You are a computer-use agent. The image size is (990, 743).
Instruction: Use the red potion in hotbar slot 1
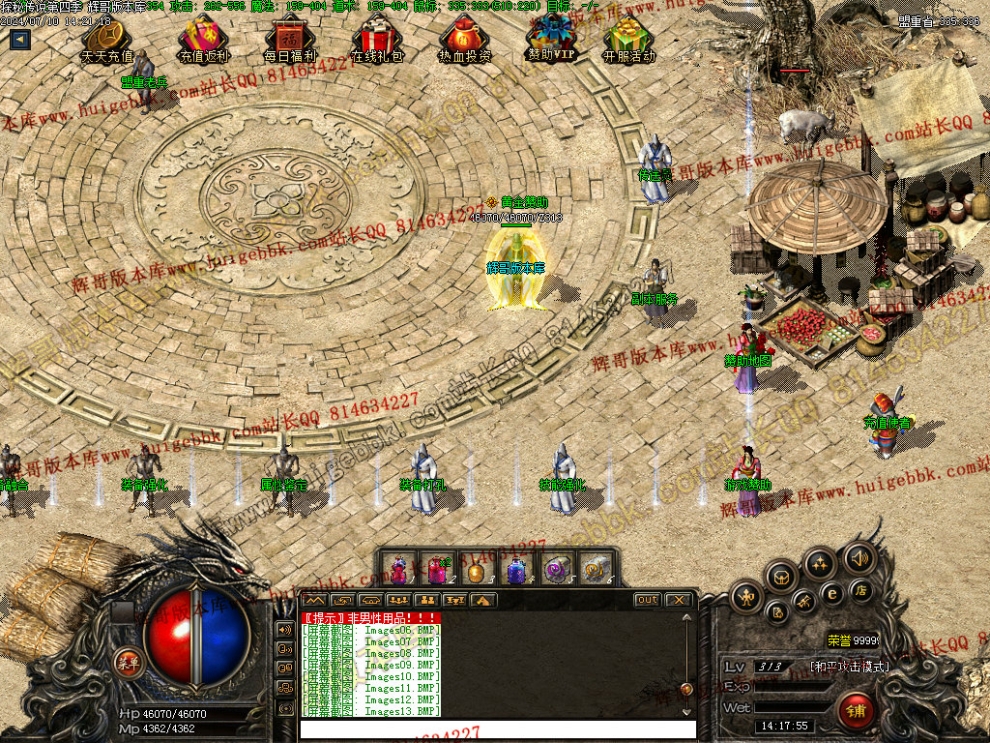coord(399,570)
